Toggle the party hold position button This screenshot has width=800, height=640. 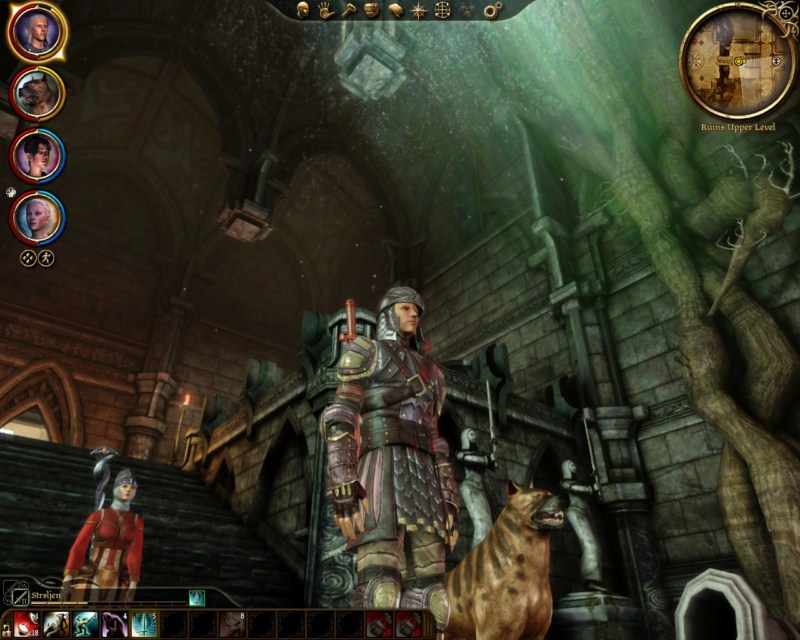point(46,257)
